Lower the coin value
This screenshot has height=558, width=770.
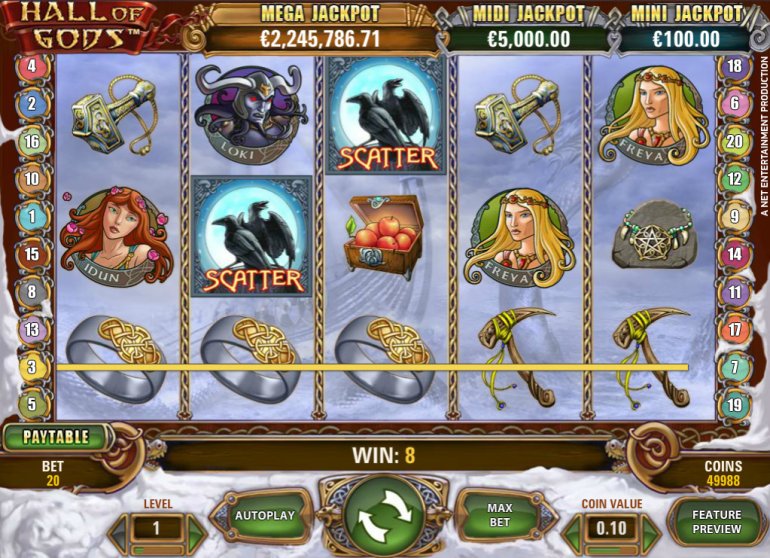[x=572, y=529]
